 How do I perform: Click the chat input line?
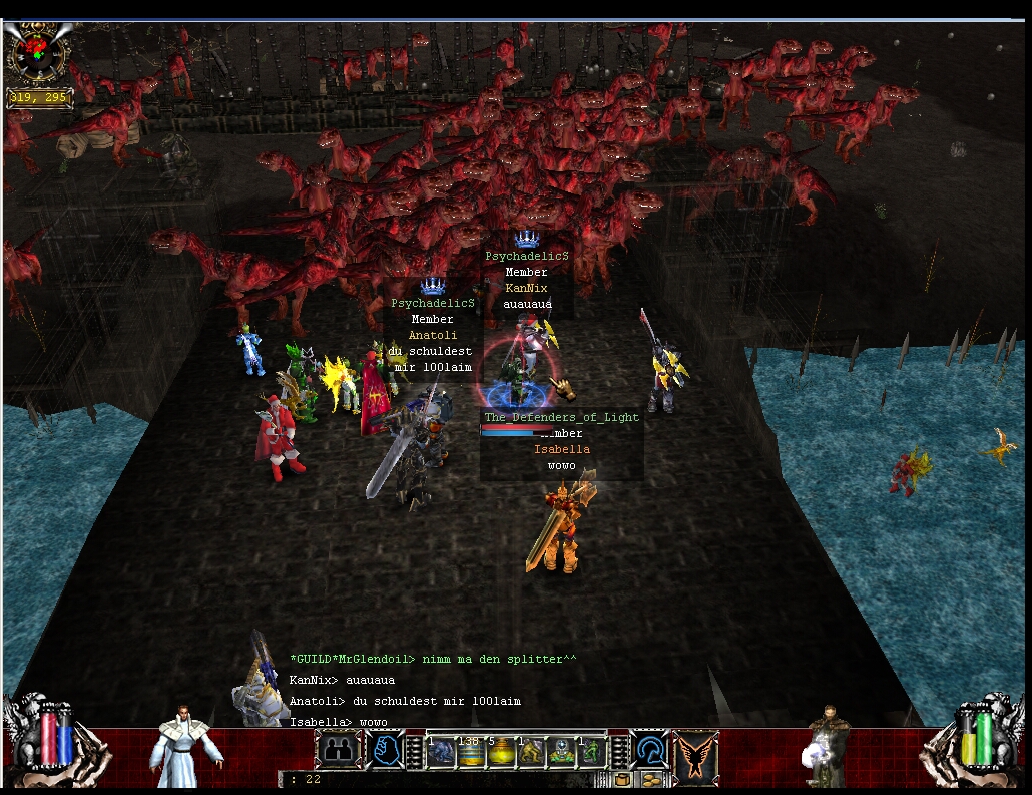[x=450, y=779]
